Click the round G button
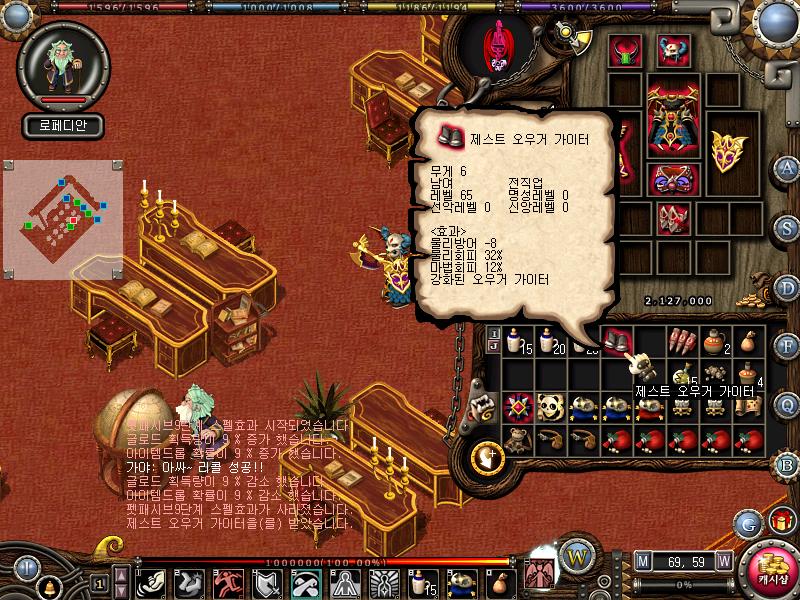 click(747, 523)
